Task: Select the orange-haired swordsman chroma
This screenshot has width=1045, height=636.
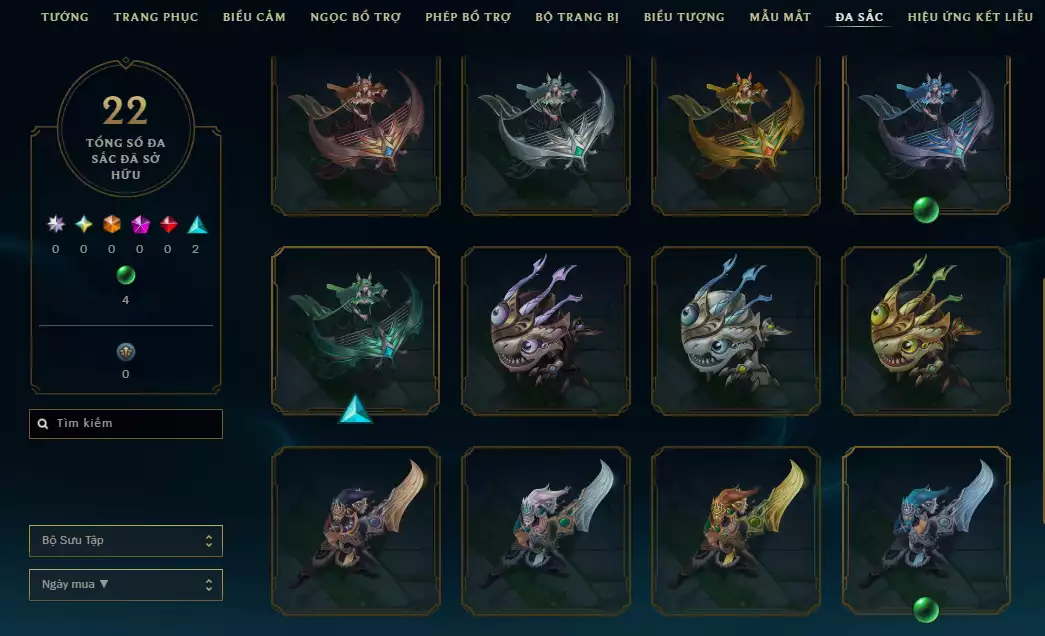Action: click(x=735, y=530)
